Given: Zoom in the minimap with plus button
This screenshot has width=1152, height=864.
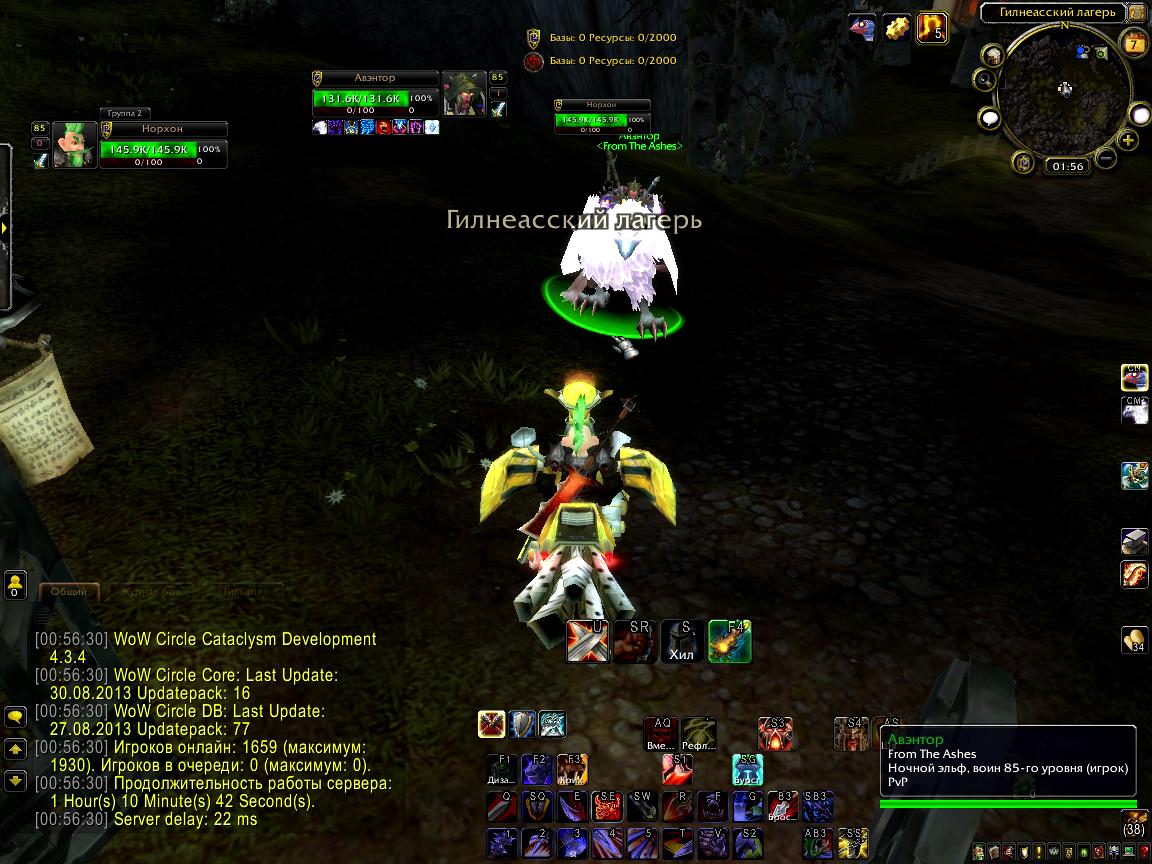Looking at the screenshot, I should point(1128,140).
